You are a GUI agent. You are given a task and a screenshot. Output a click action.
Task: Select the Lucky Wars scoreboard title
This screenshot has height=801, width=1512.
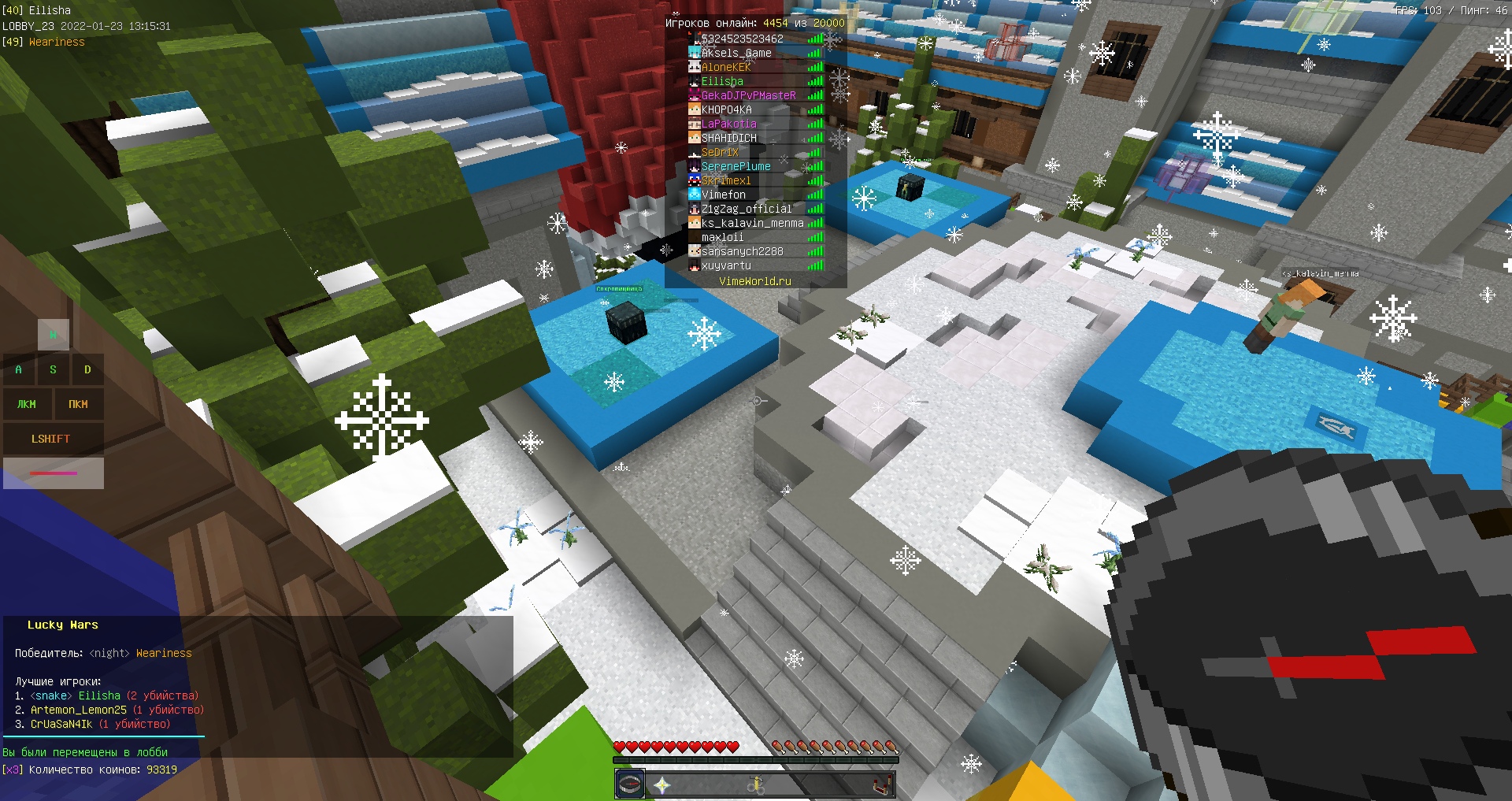coord(63,625)
